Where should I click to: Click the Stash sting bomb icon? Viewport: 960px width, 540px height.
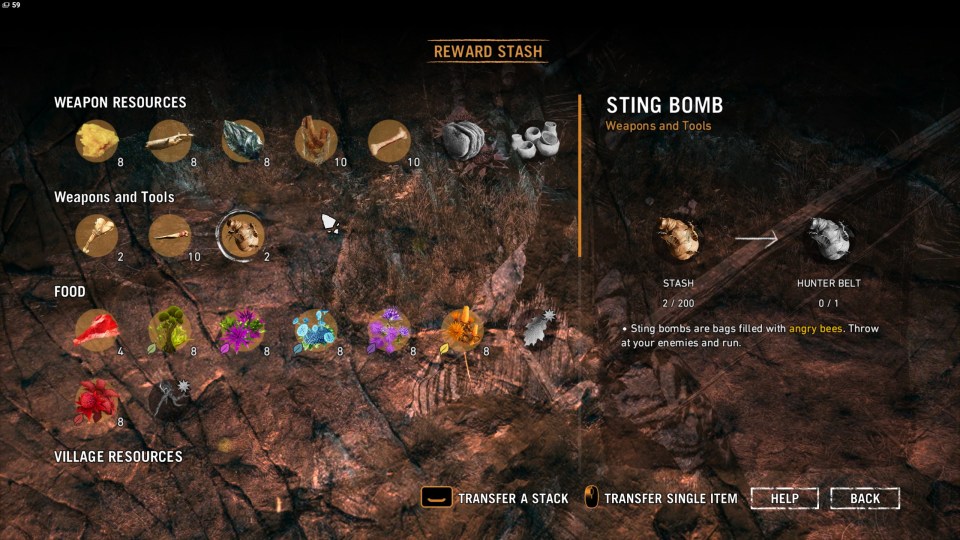pos(678,239)
